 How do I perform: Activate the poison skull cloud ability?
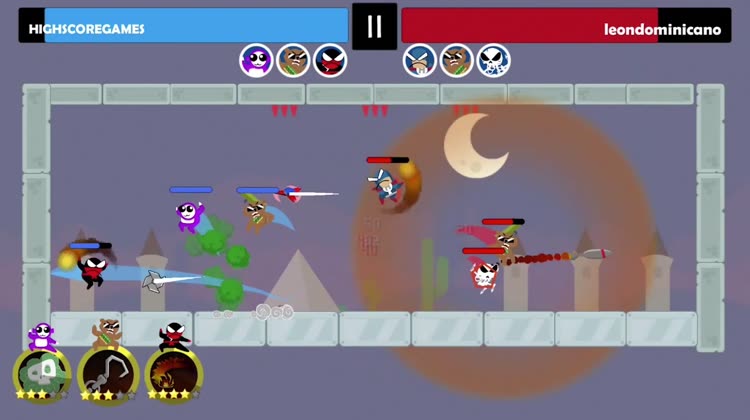click(x=41, y=374)
